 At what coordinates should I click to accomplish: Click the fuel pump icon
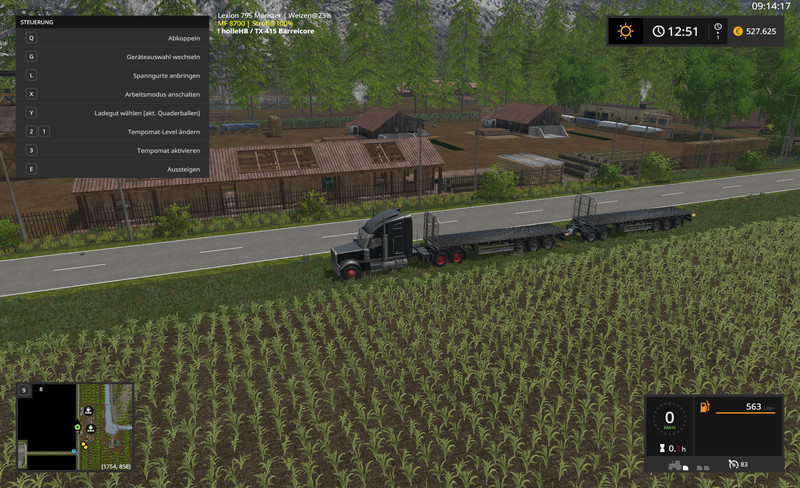tap(704, 407)
